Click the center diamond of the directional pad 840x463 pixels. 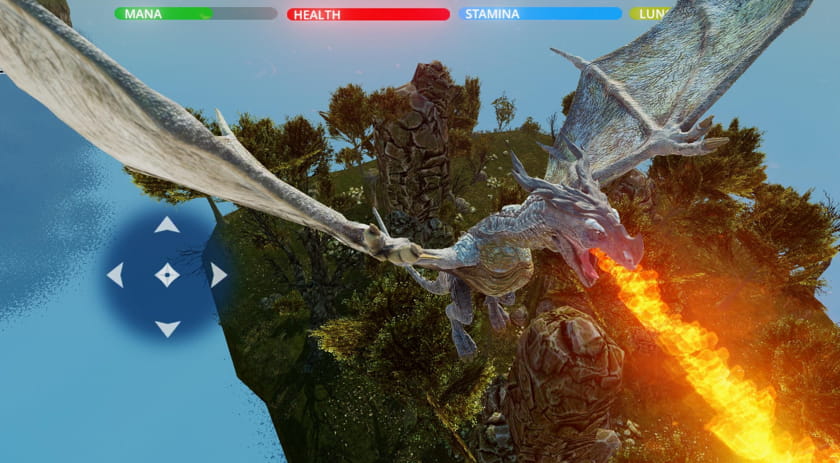tap(167, 274)
